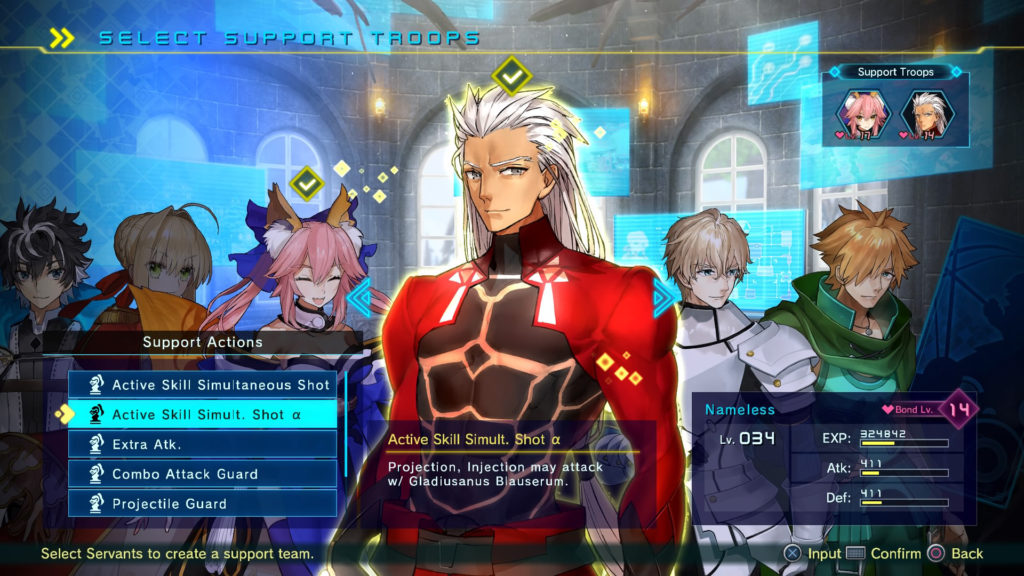The image size is (1024, 576).
Task: Select the white-haired Nameless support portrait
Action: click(x=925, y=113)
